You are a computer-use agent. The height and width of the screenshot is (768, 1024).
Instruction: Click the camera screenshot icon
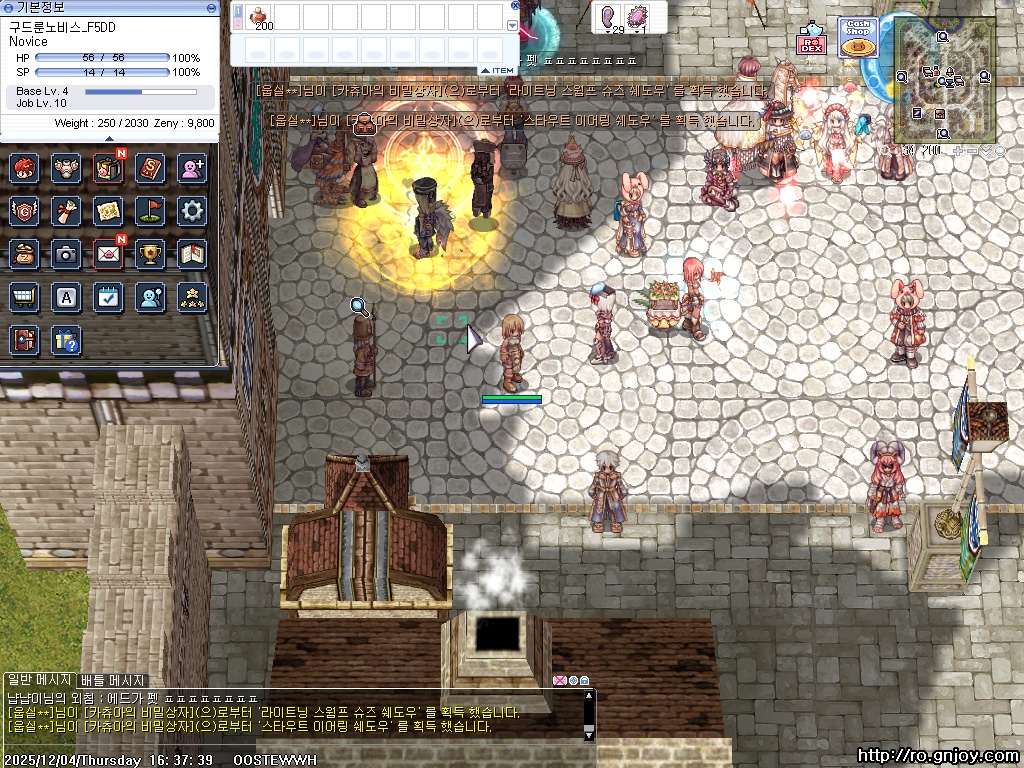tap(66, 254)
